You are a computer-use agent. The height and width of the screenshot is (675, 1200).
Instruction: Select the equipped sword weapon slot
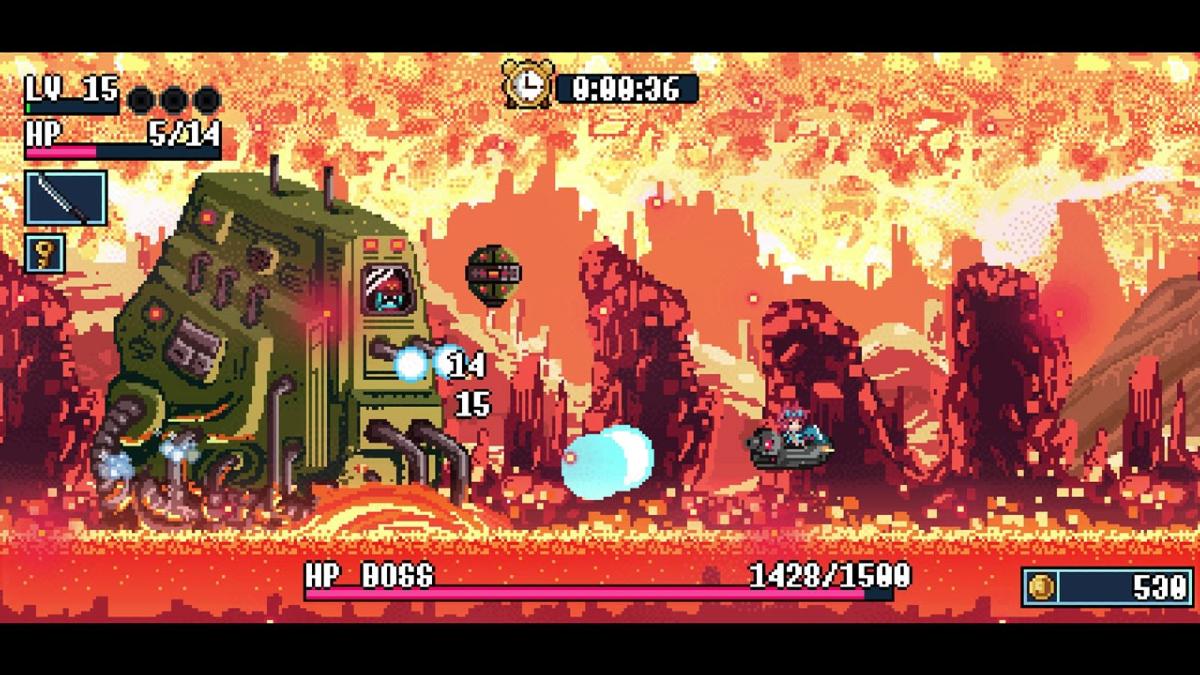(x=66, y=197)
